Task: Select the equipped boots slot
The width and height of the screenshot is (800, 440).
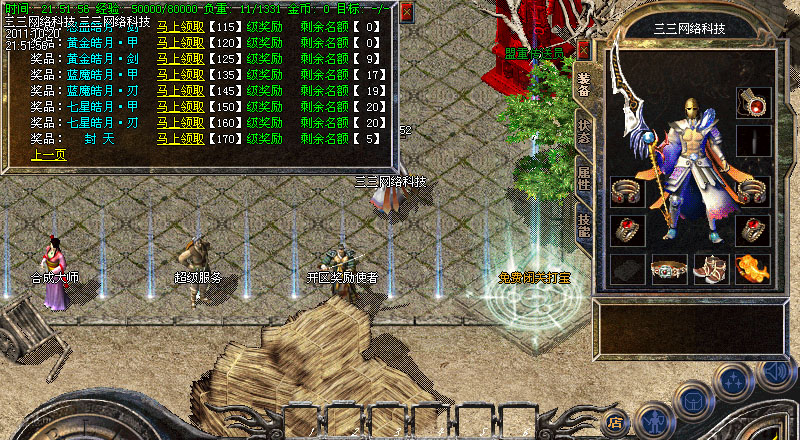Action: pos(711,268)
